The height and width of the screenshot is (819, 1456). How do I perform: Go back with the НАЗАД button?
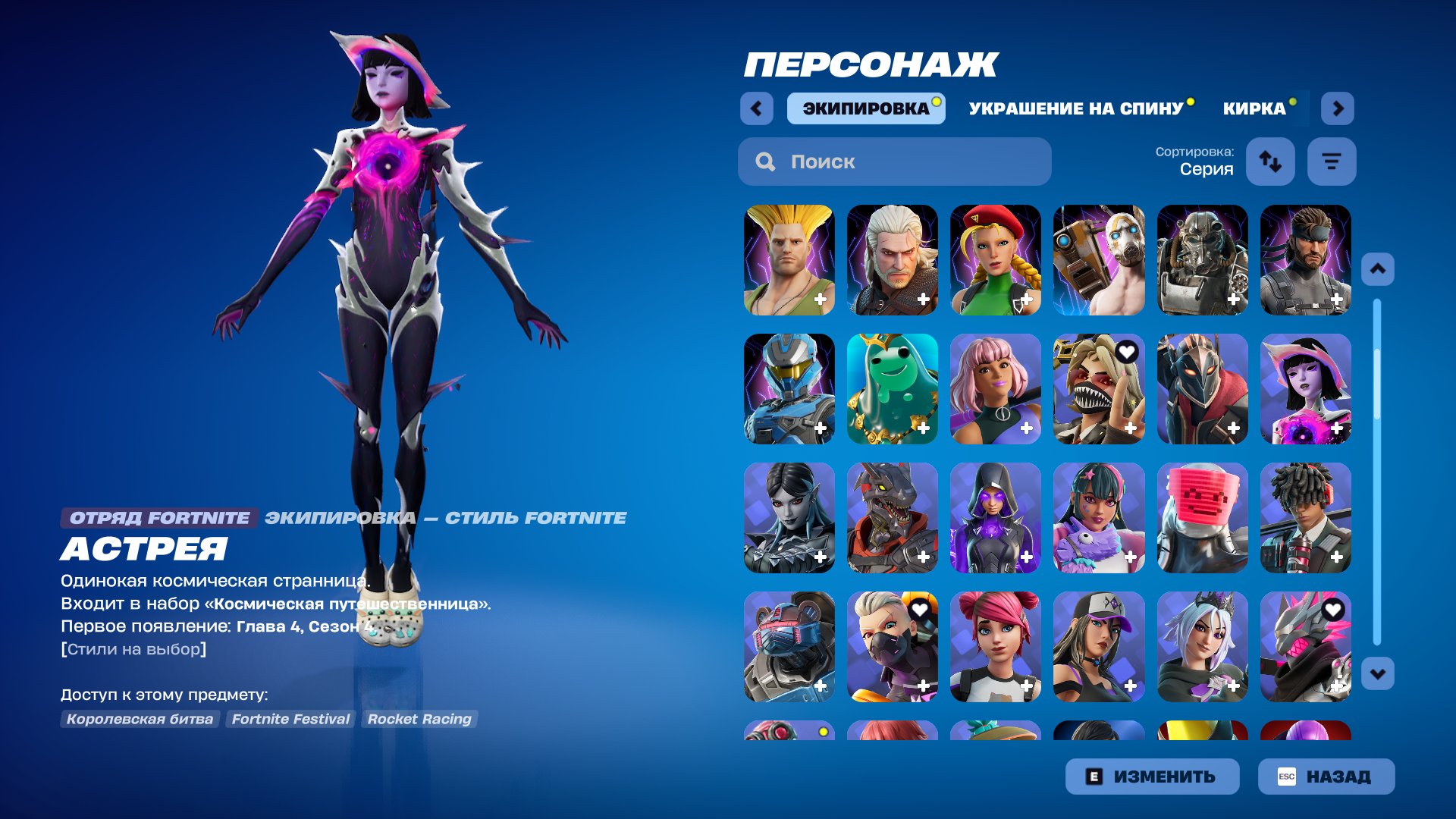1326,777
